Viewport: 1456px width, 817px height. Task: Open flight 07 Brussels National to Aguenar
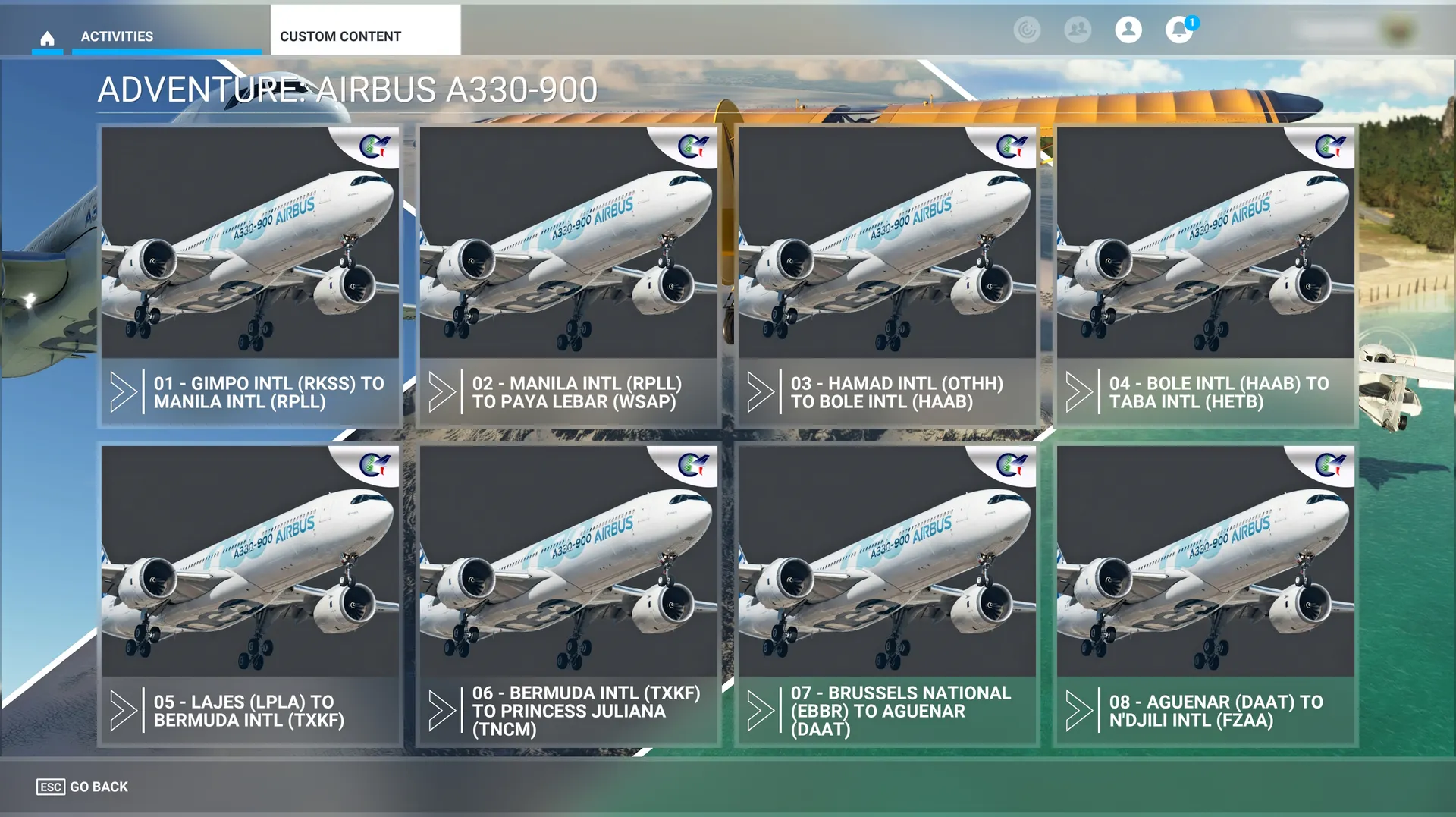[887, 595]
